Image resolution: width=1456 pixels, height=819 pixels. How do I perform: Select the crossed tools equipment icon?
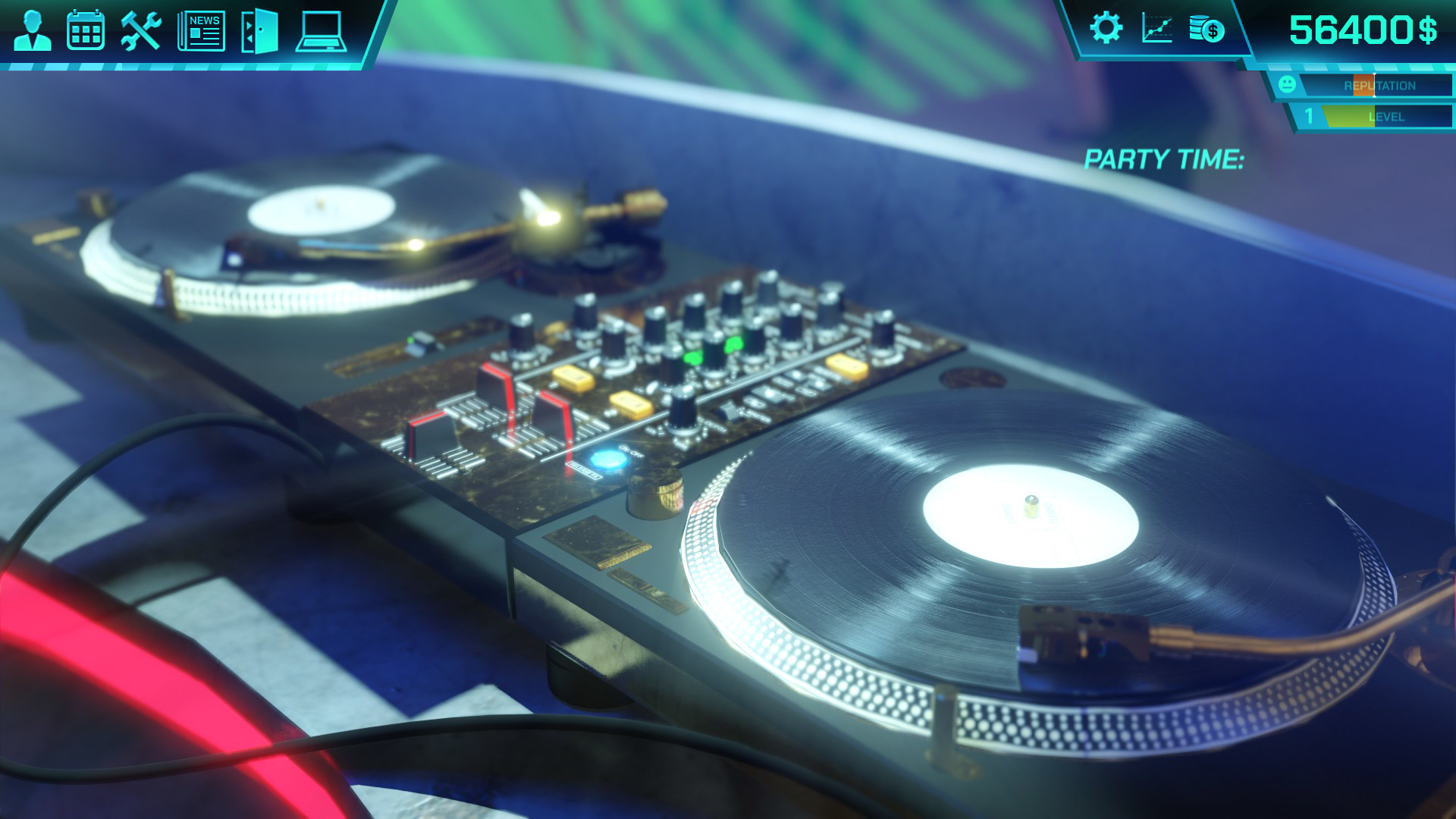pos(140,31)
